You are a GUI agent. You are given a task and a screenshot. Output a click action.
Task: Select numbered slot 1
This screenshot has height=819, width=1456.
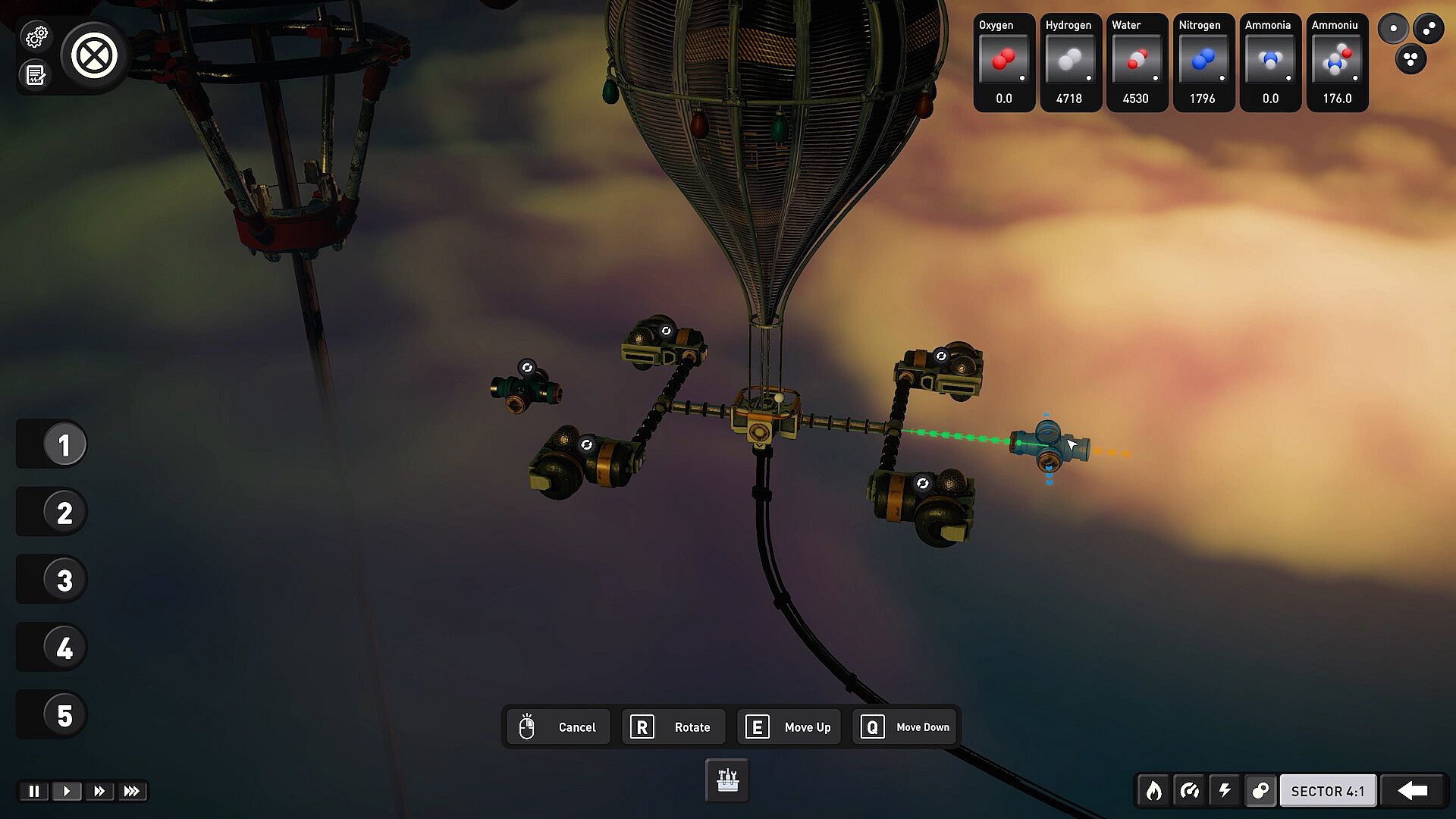click(64, 444)
